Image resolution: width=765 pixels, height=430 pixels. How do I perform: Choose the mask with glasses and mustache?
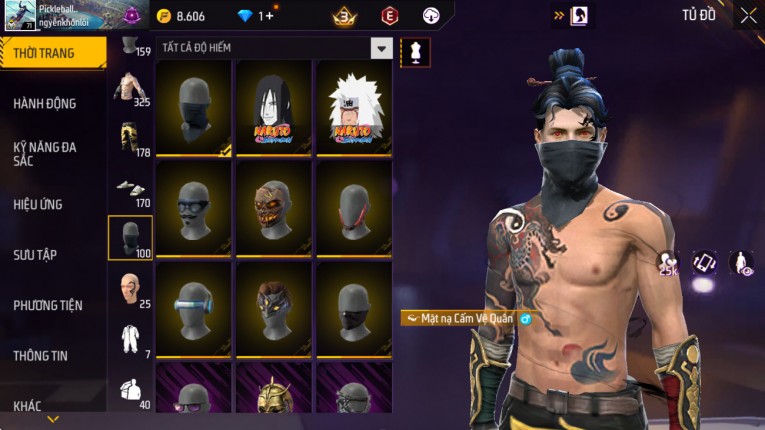pos(193,208)
